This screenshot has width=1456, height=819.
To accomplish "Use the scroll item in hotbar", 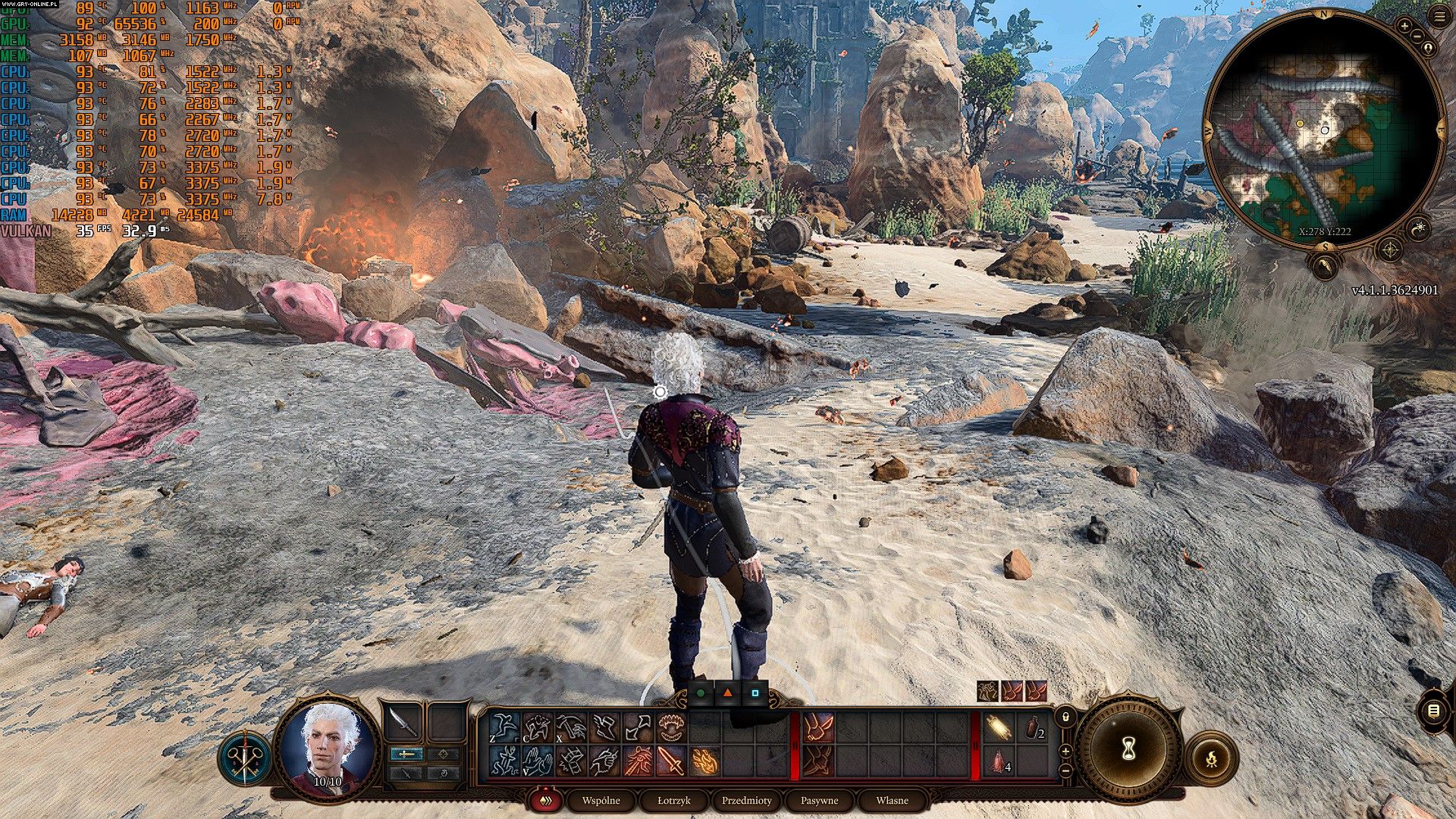I will 999,728.
